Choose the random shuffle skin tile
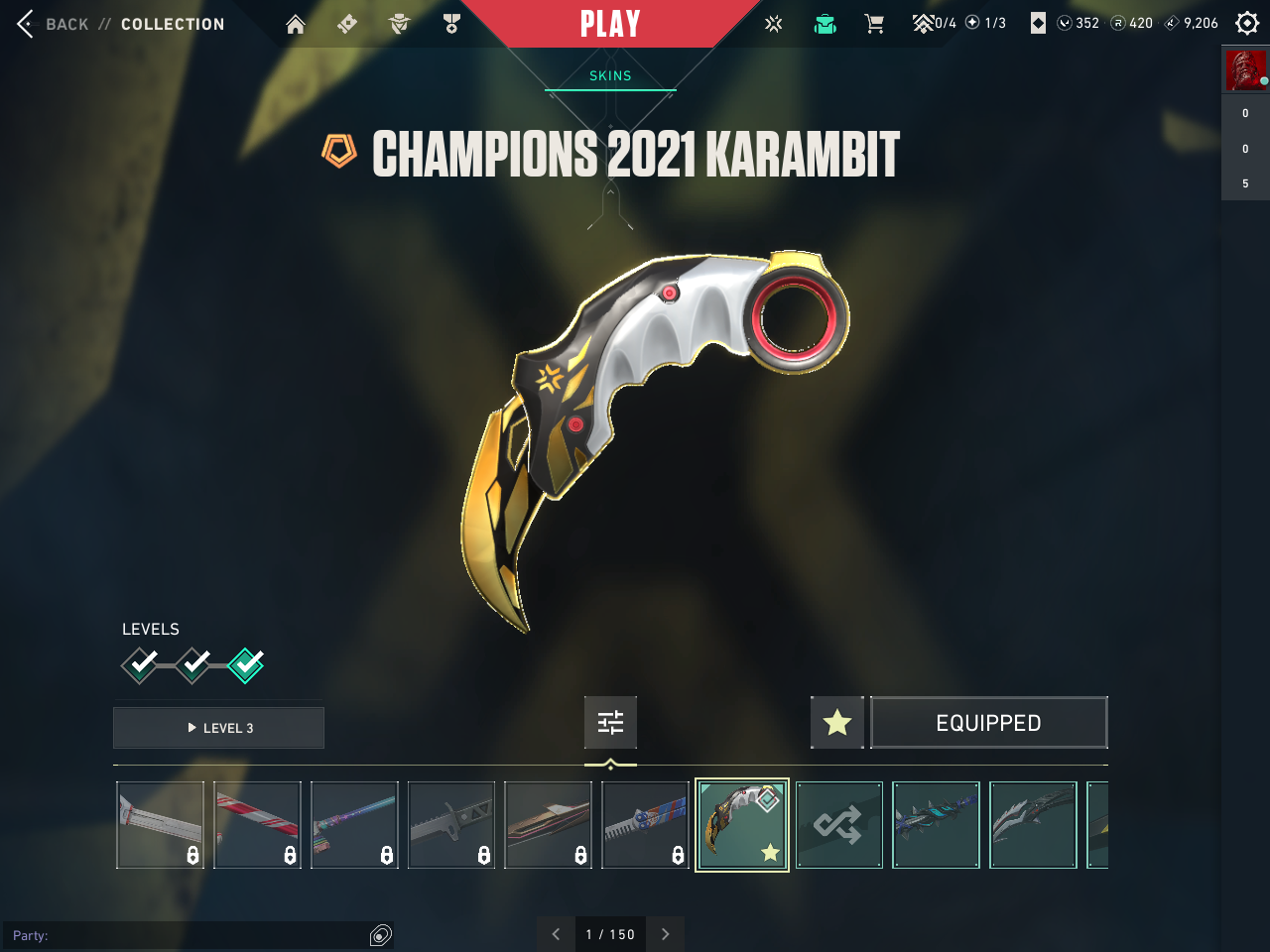Image resolution: width=1270 pixels, height=952 pixels. 839,825
